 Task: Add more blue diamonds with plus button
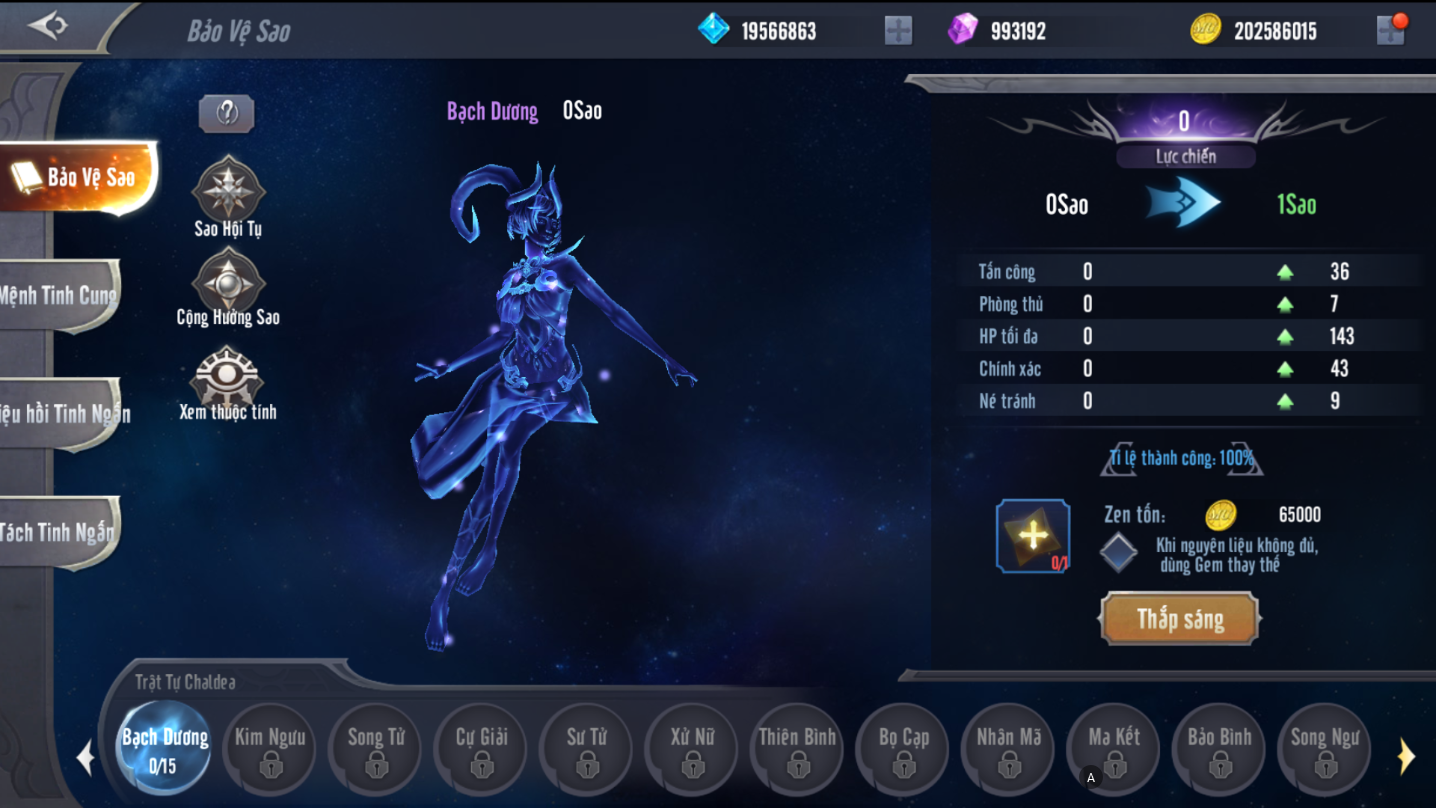tap(898, 30)
